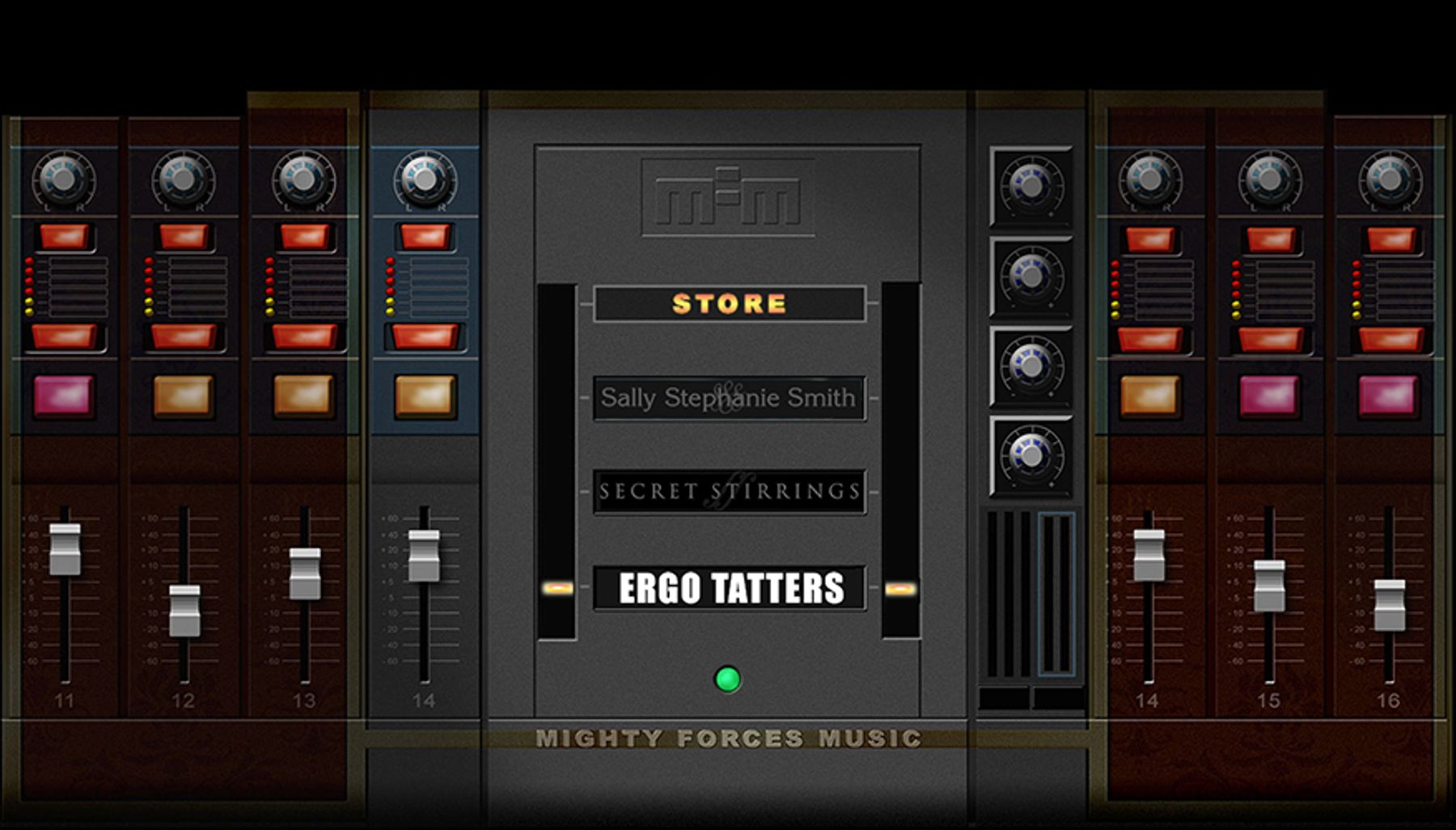Toggle the pink square button on channel 11
Image resolution: width=1456 pixels, height=830 pixels.
point(64,396)
